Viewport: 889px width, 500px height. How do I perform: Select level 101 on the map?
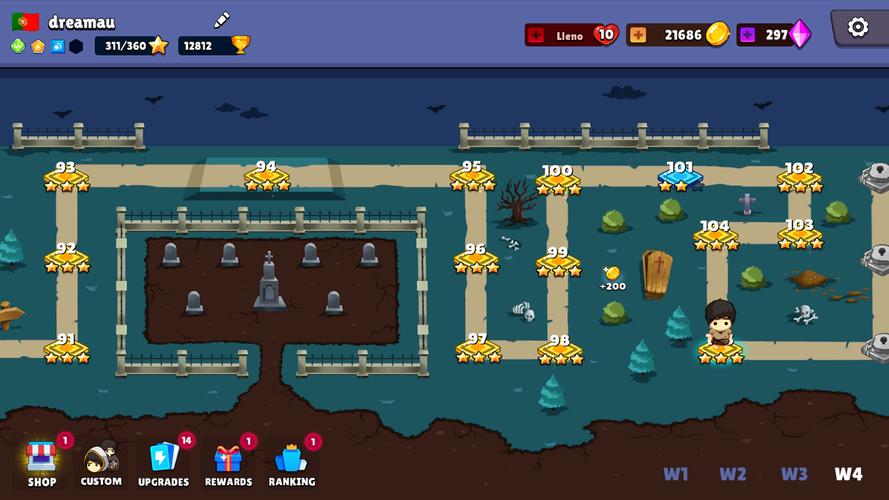pos(680,178)
